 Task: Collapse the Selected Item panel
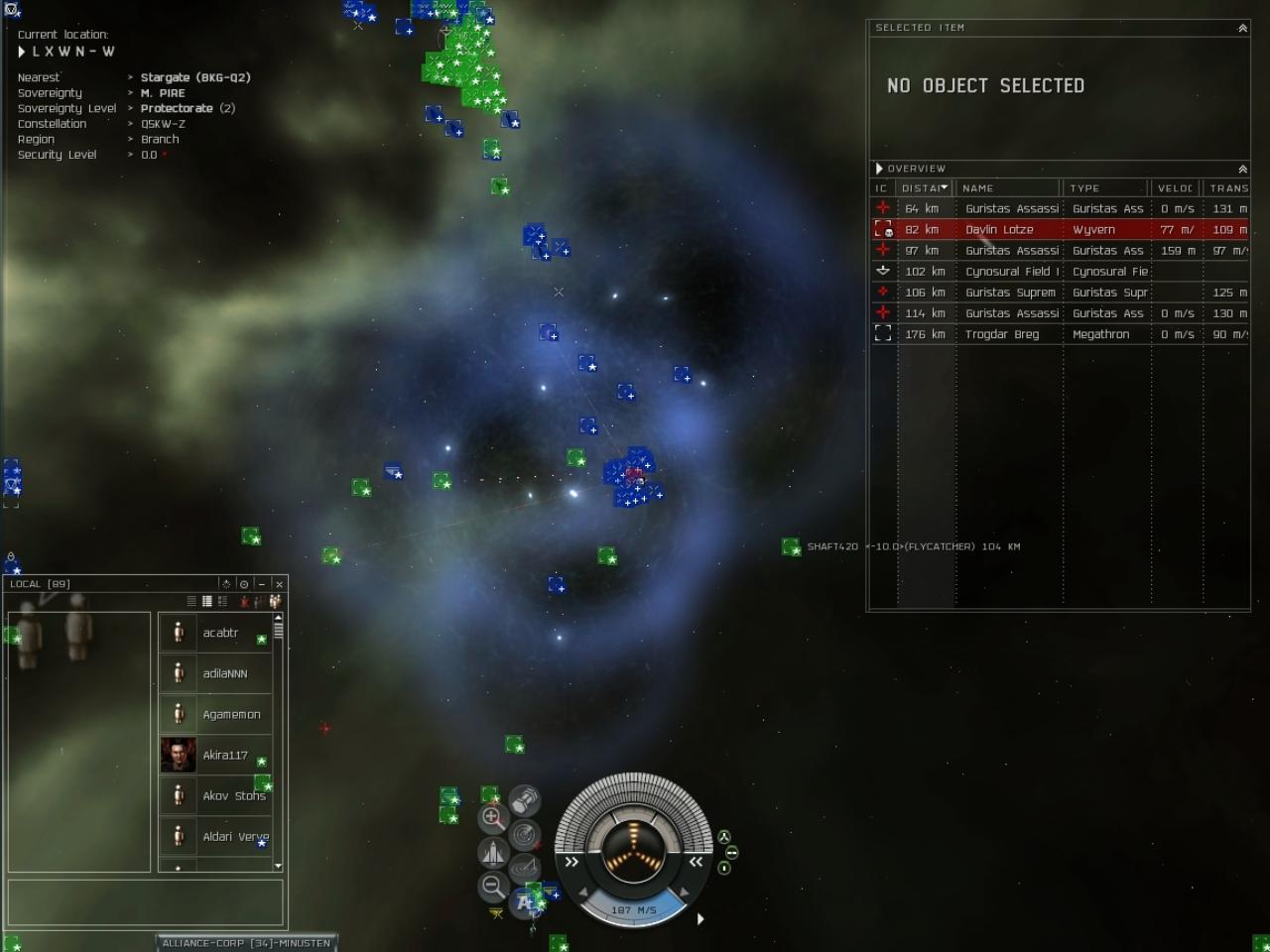click(x=1242, y=29)
